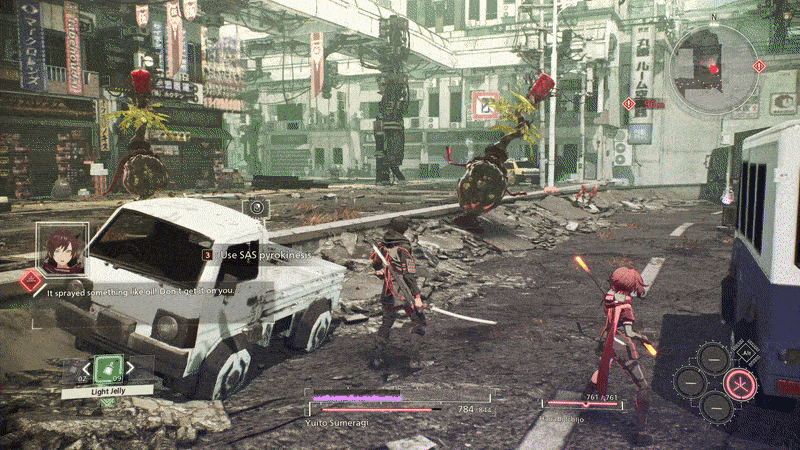Select the red objective marker on the minimap's edge
The image size is (800, 450).
759,66
